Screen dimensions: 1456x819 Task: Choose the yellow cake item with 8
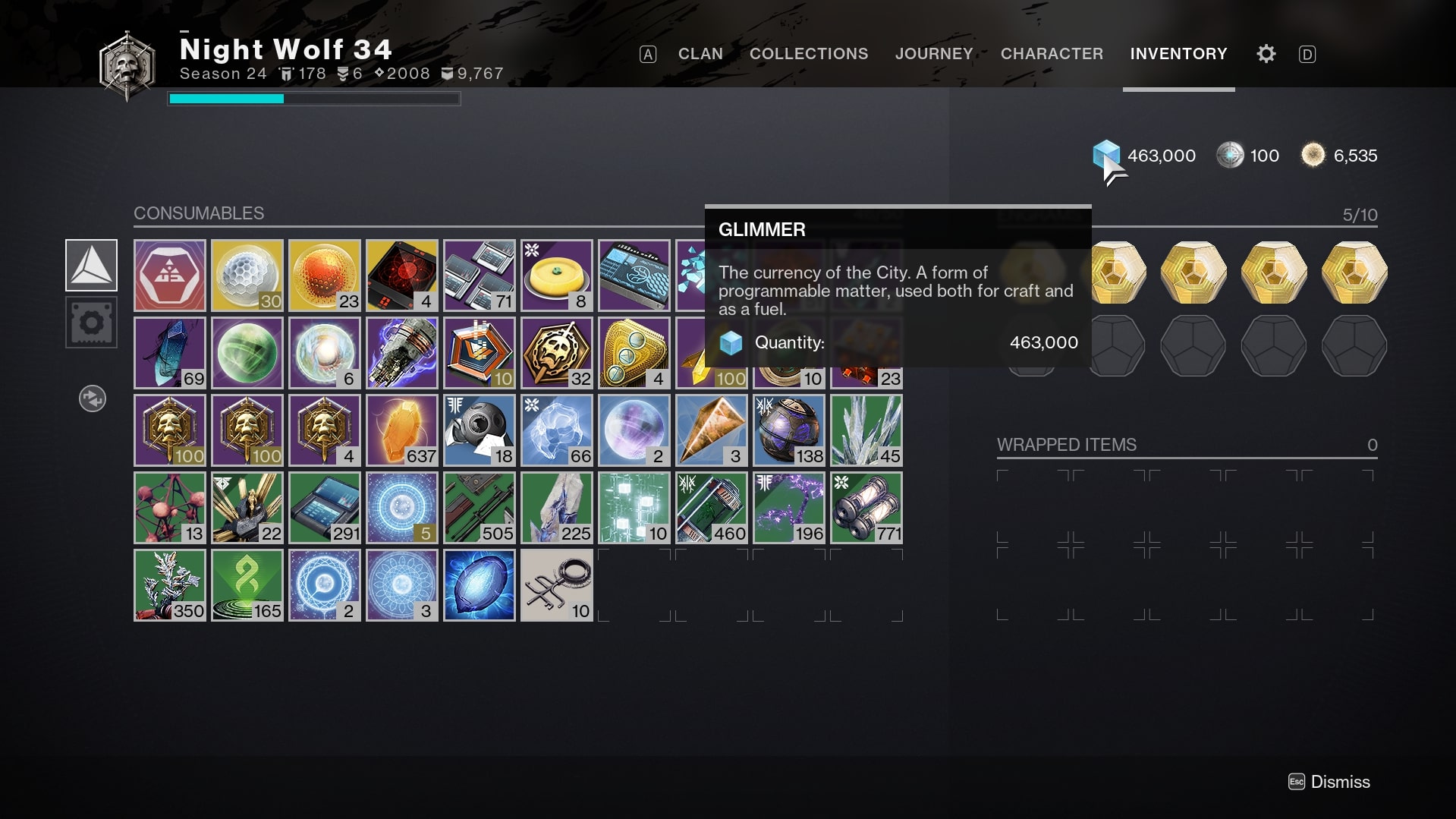coord(556,275)
